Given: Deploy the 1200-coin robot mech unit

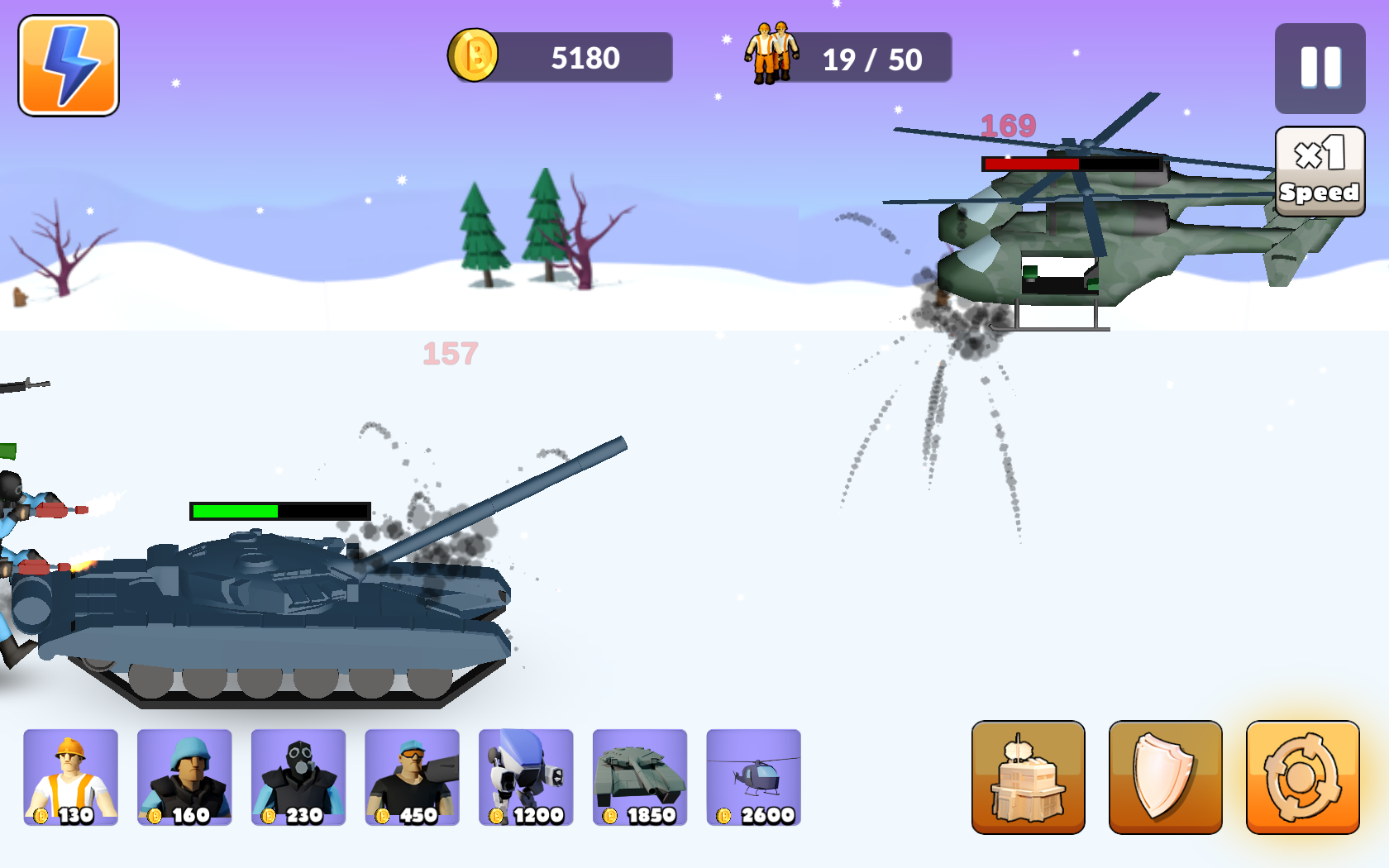Looking at the screenshot, I should click(526, 777).
